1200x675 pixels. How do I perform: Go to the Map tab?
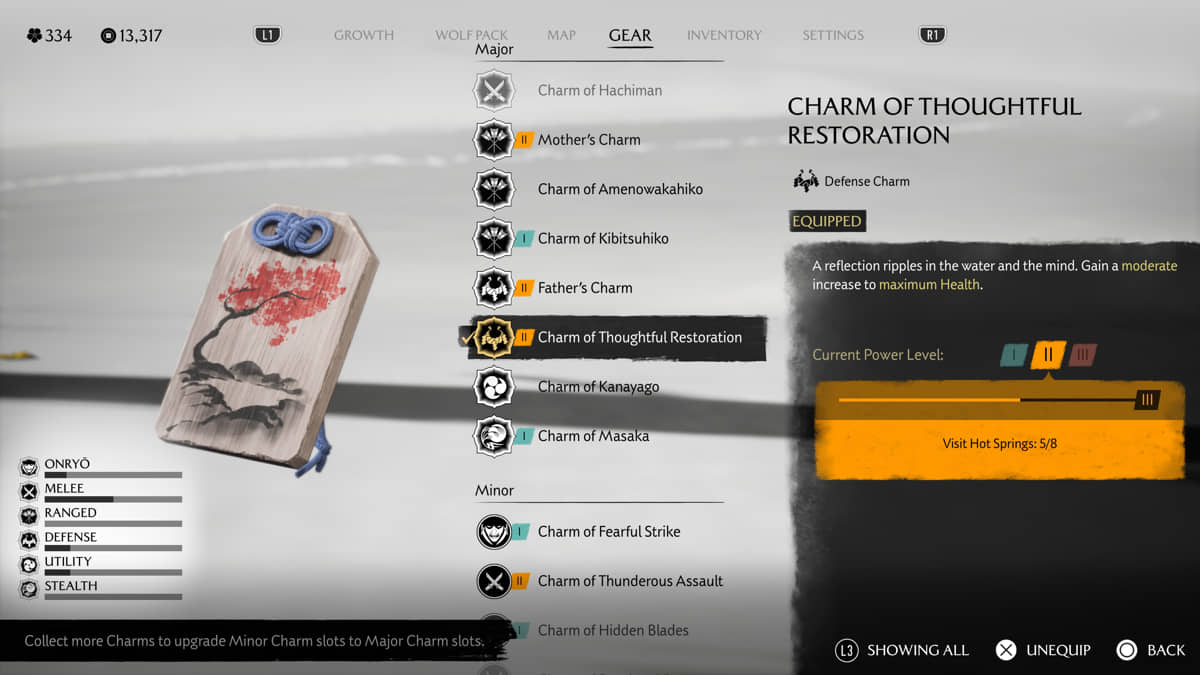pyautogui.click(x=561, y=35)
